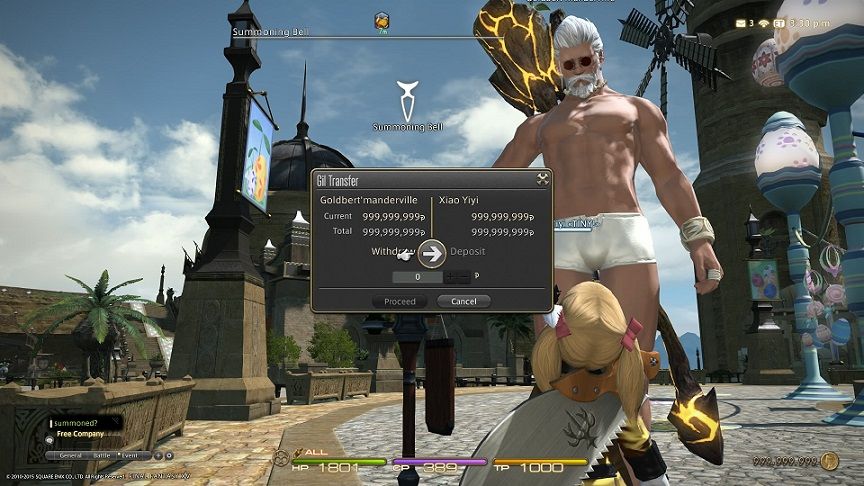Click the gil amount input field
This screenshot has height=486, width=864.
(x=415, y=276)
